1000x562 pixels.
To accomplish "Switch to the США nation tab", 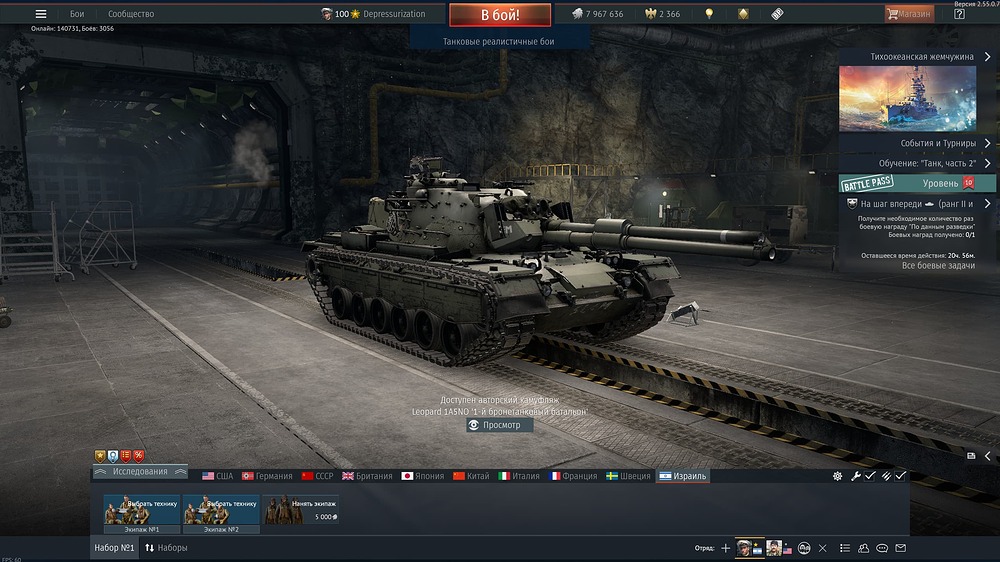I will pyautogui.click(x=217, y=476).
